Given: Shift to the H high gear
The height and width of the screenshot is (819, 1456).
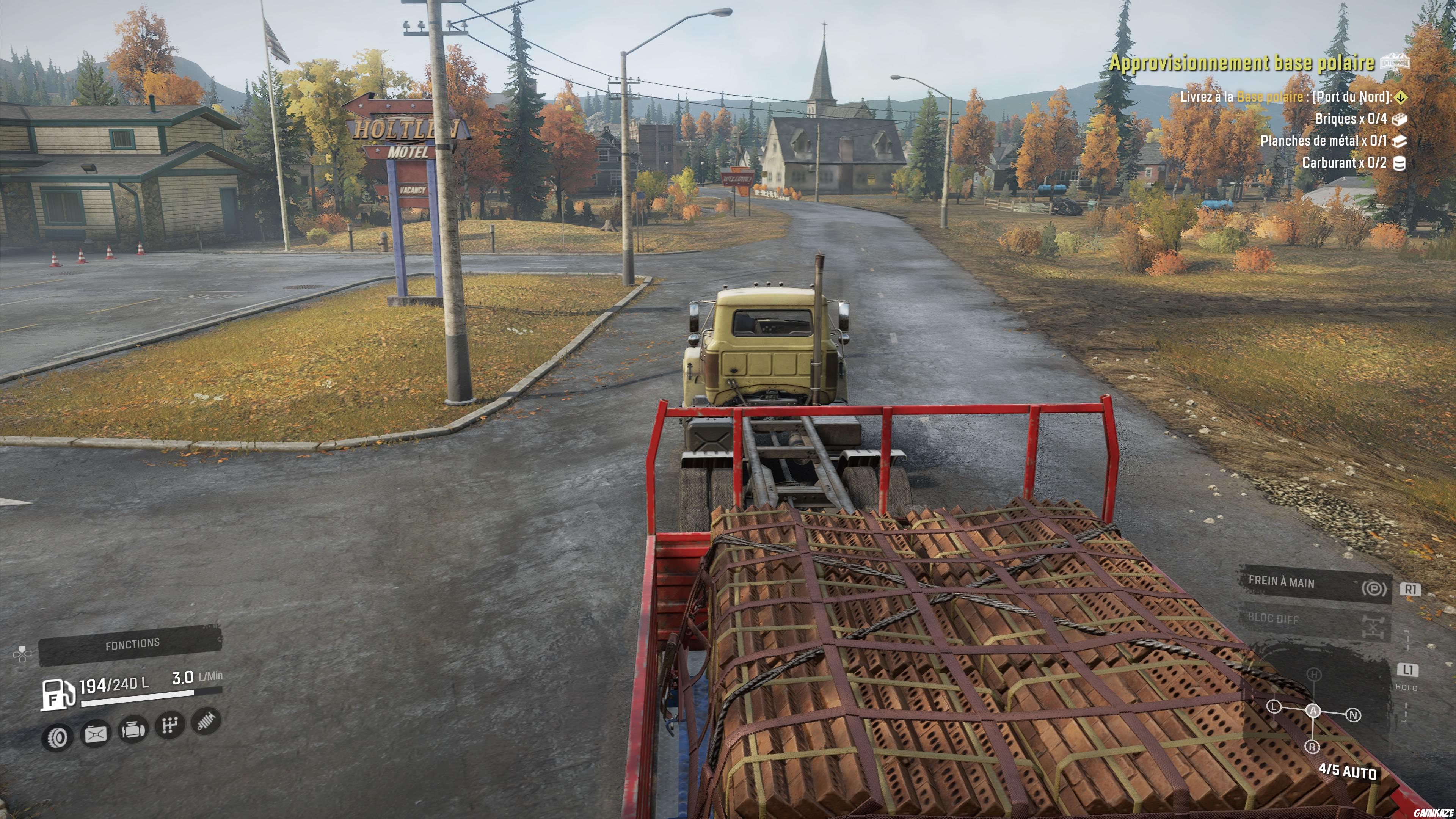Looking at the screenshot, I should 1314,674.
